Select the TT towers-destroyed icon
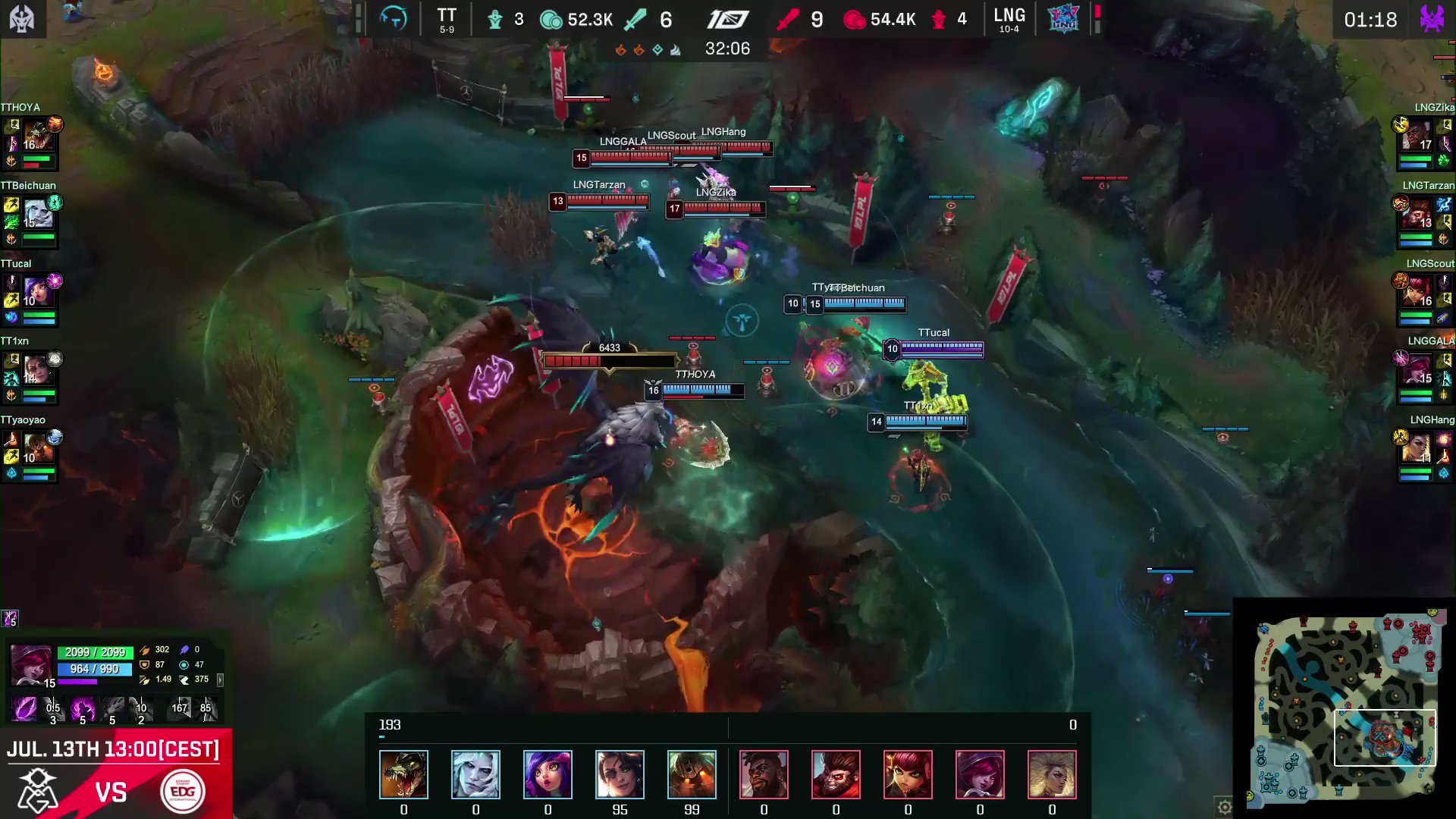The height and width of the screenshot is (819, 1456). coord(496,20)
